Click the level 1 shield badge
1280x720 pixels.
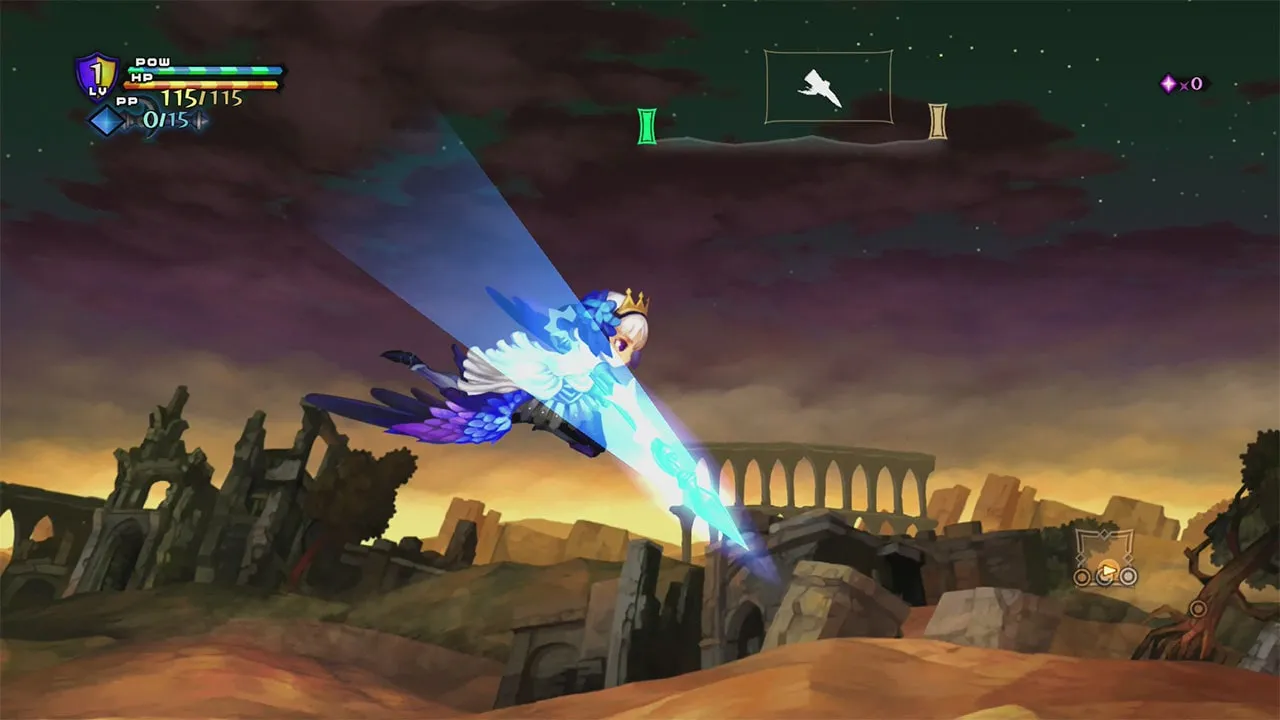click(96, 77)
